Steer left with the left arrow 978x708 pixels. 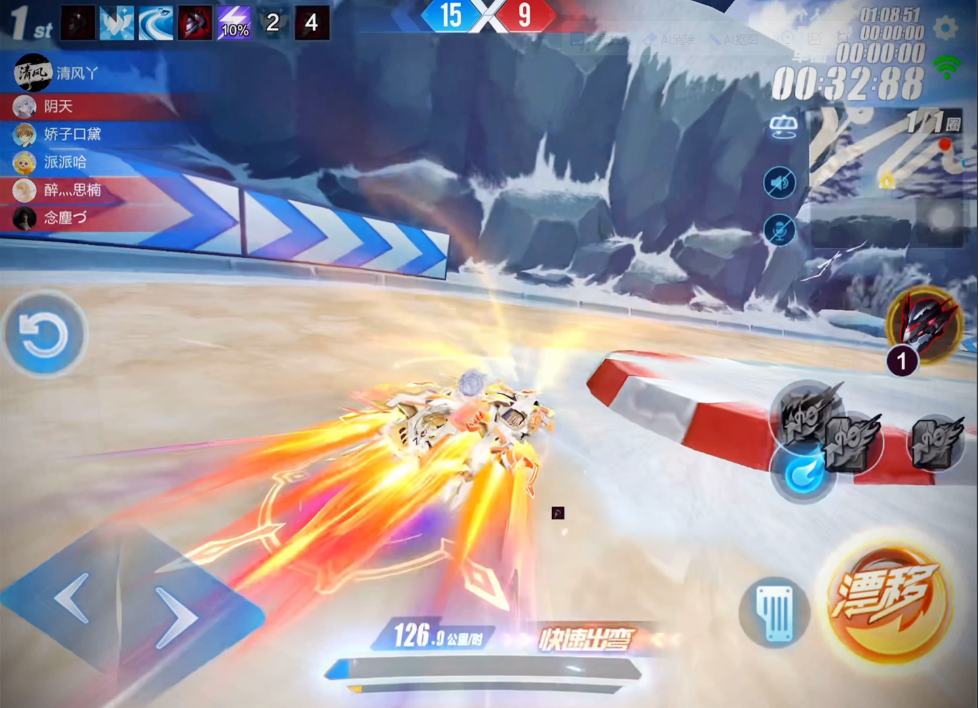tap(72, 600)
